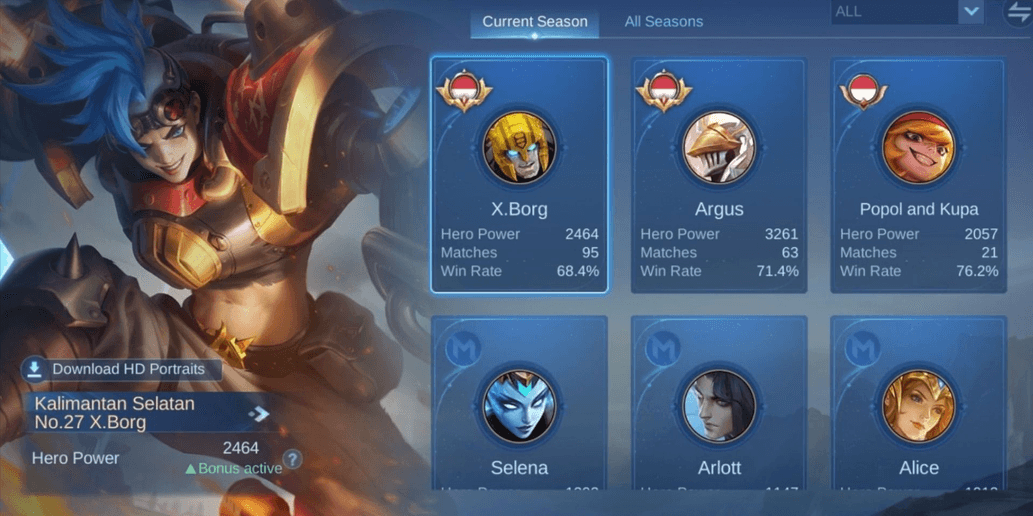1033x516 pixels.
Task: Select the X.Borg hero card
Action: [519, 175]
